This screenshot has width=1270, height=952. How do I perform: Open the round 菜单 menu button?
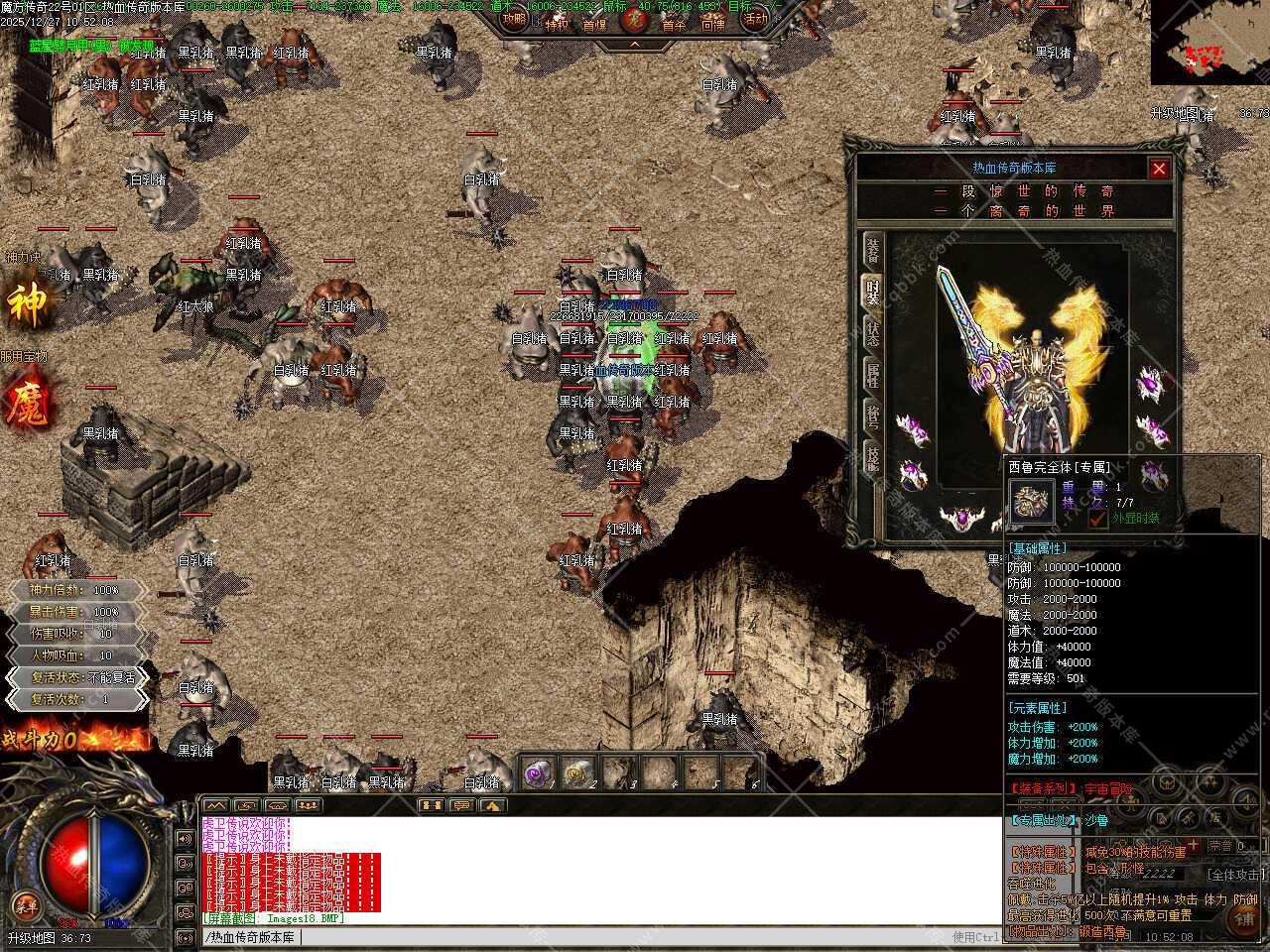[26, 904]
